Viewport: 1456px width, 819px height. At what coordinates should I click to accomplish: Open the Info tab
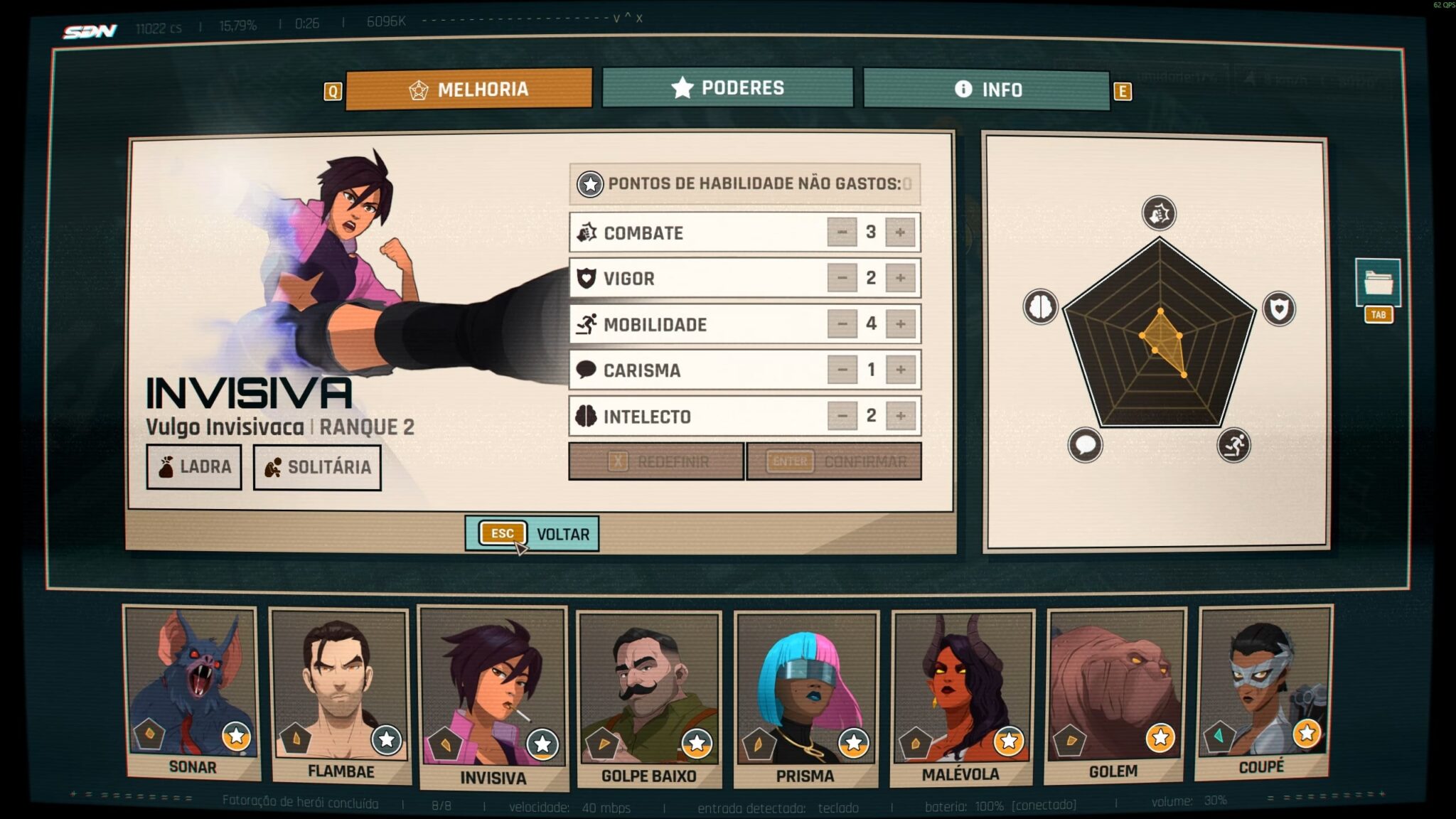coord(986,89)
